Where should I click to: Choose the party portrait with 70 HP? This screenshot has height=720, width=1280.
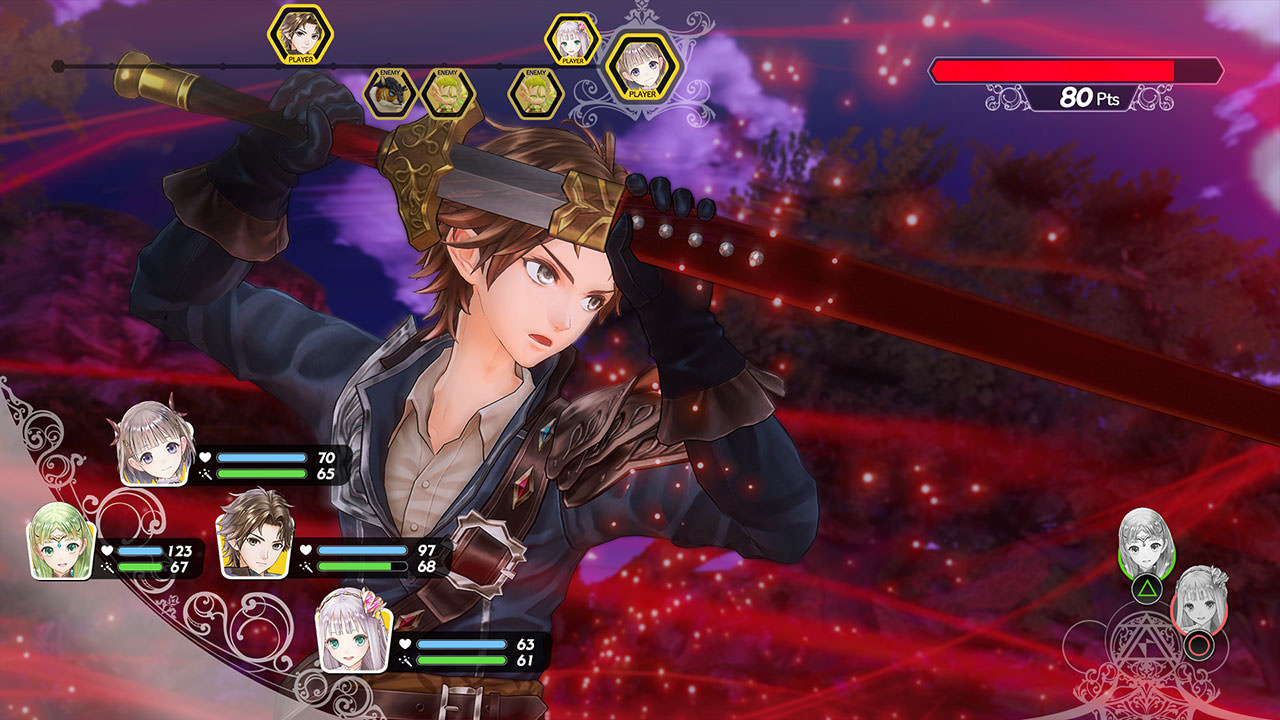coord(155,443)
